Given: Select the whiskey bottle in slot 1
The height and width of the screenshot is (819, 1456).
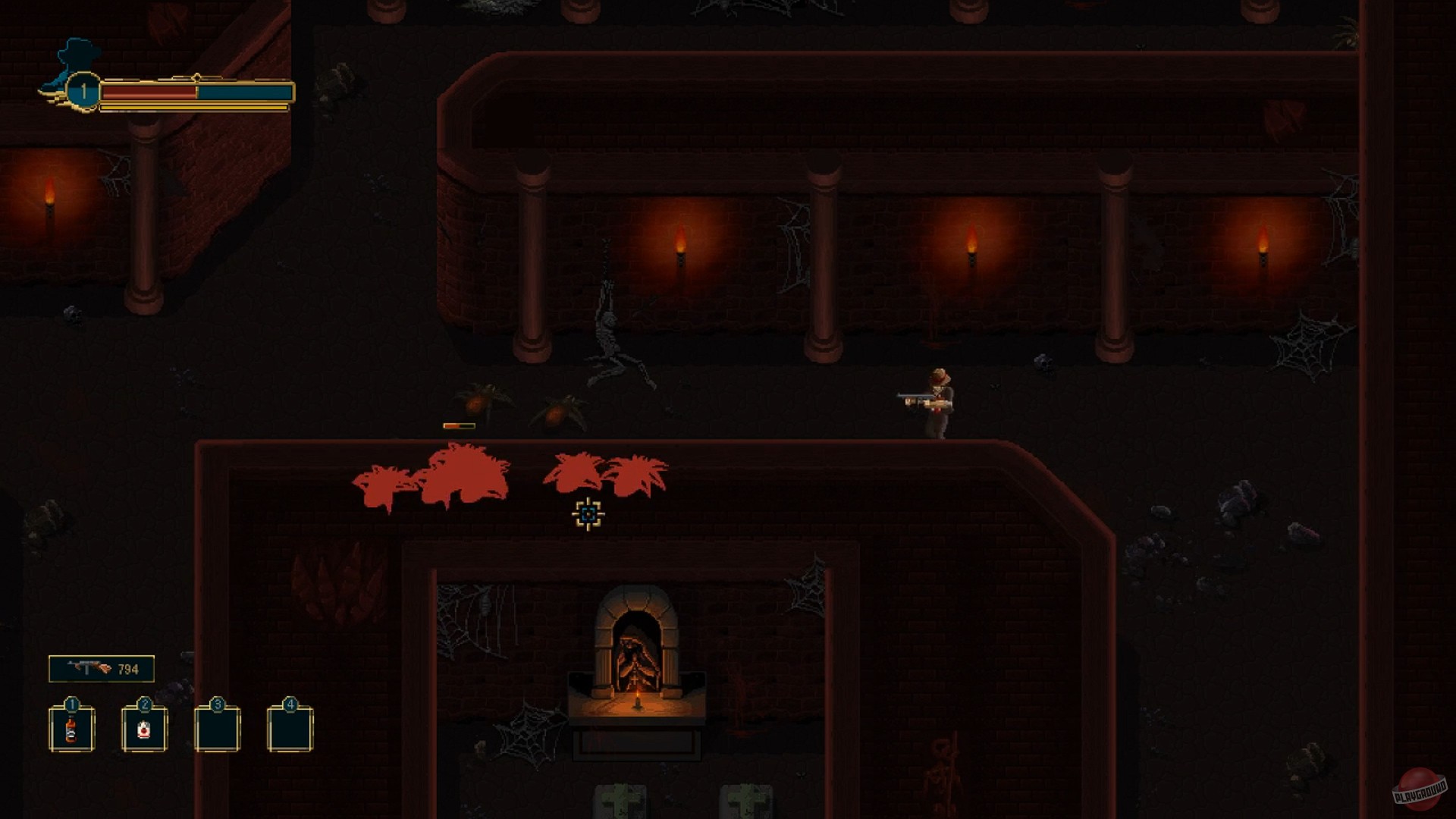Looking at the screenshot, I should tap(71, 730).
